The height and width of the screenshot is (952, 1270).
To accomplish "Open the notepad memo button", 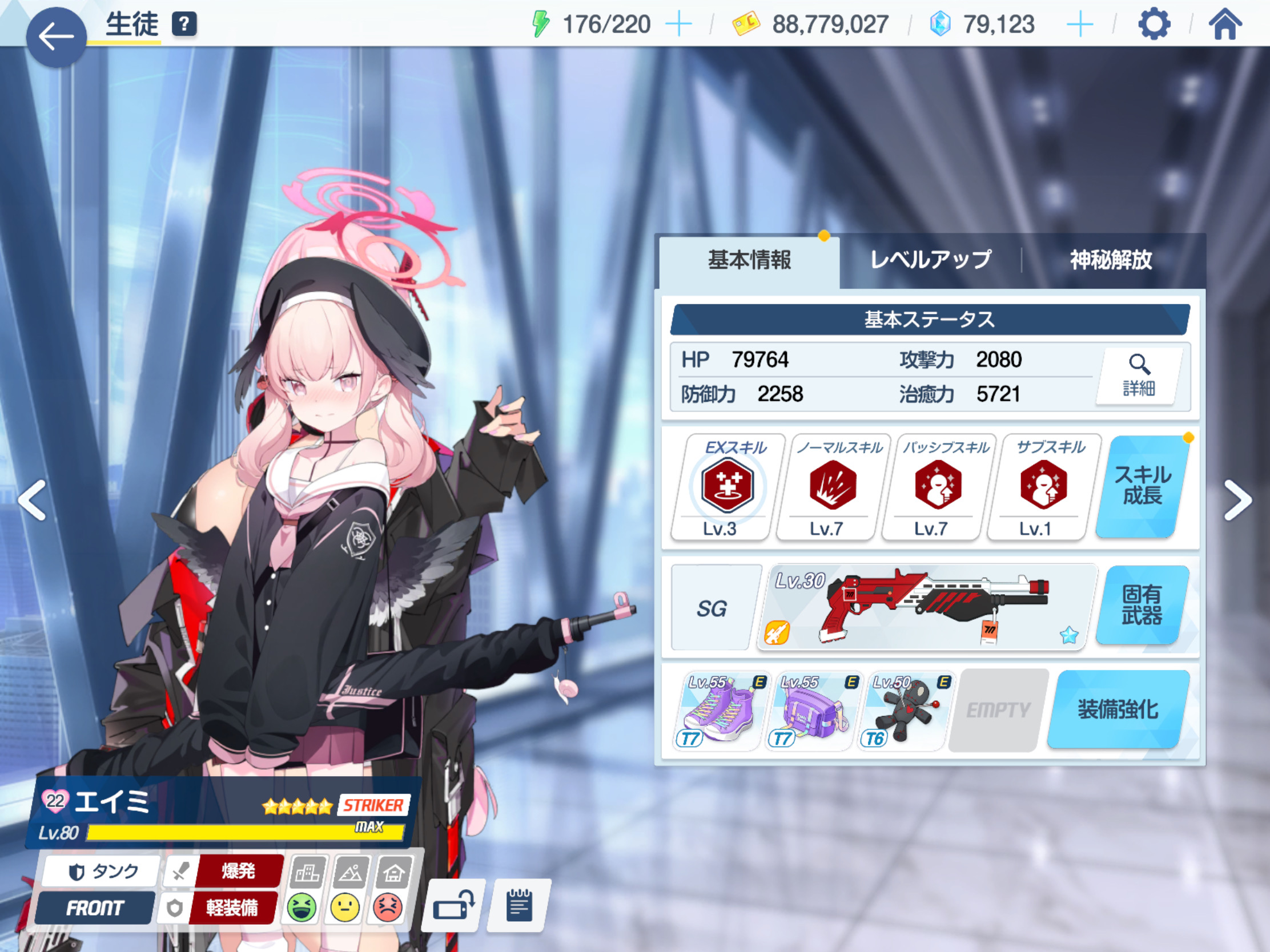I will 519,906.
